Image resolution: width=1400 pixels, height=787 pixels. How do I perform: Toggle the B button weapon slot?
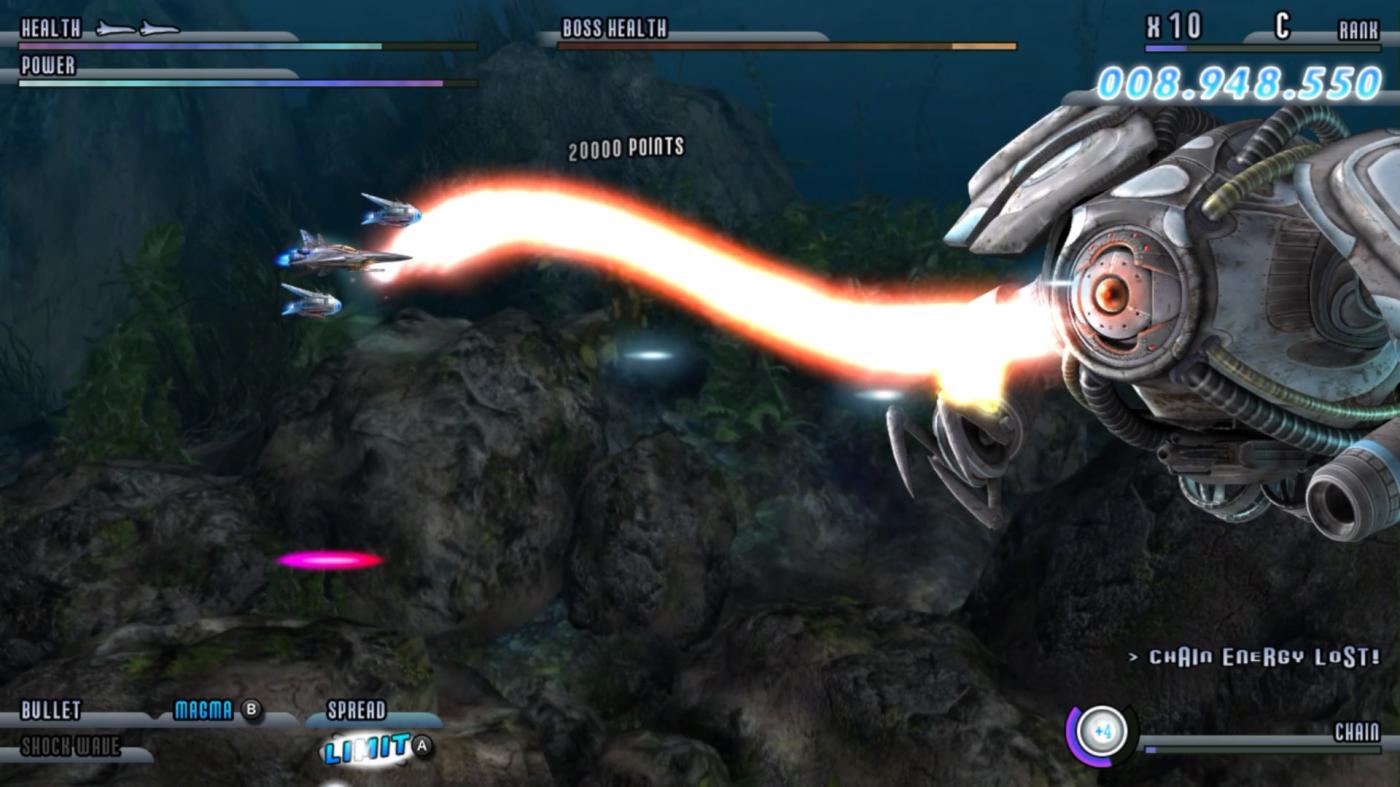(251, 711)
